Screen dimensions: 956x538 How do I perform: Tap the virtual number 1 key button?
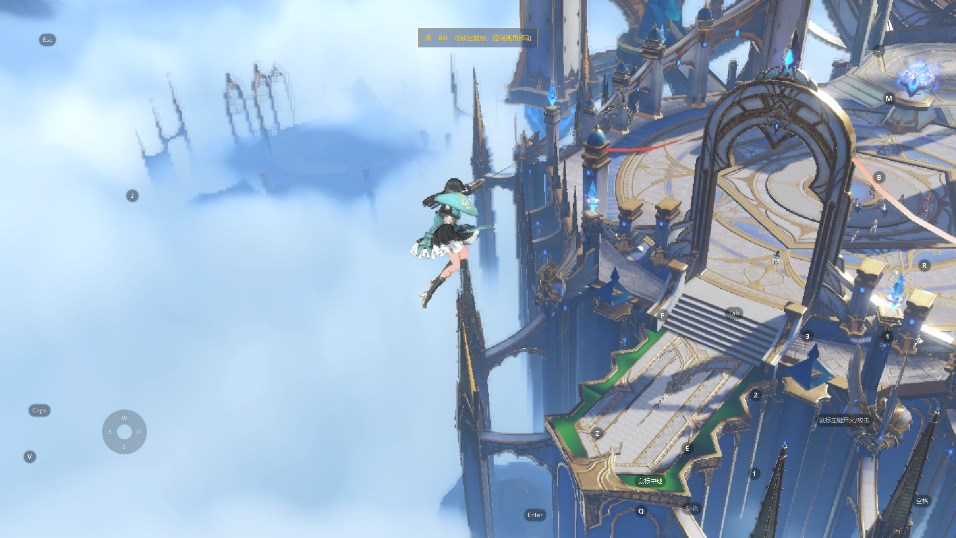pyautogui.click(x=755, y=473)
